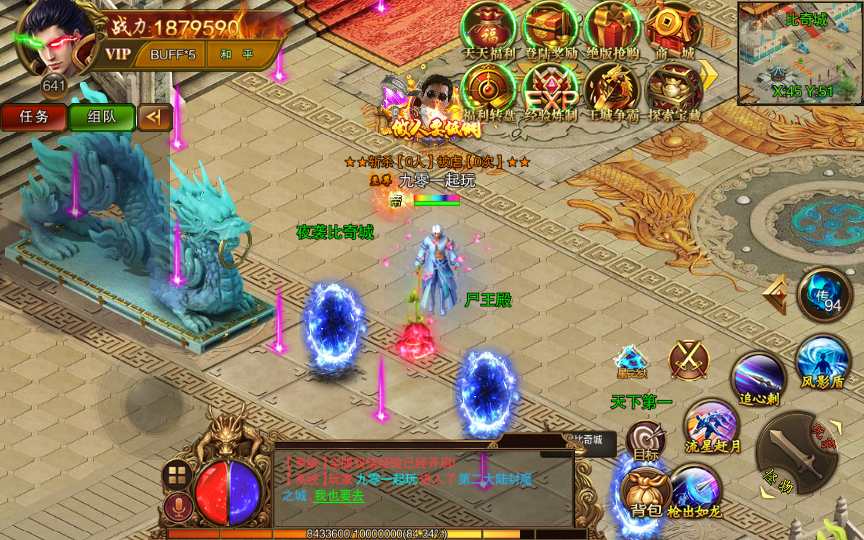Viewport: 864px width, 540px height.
Task: Cast the 风影盾 shield skill
Action: point(822,360)
